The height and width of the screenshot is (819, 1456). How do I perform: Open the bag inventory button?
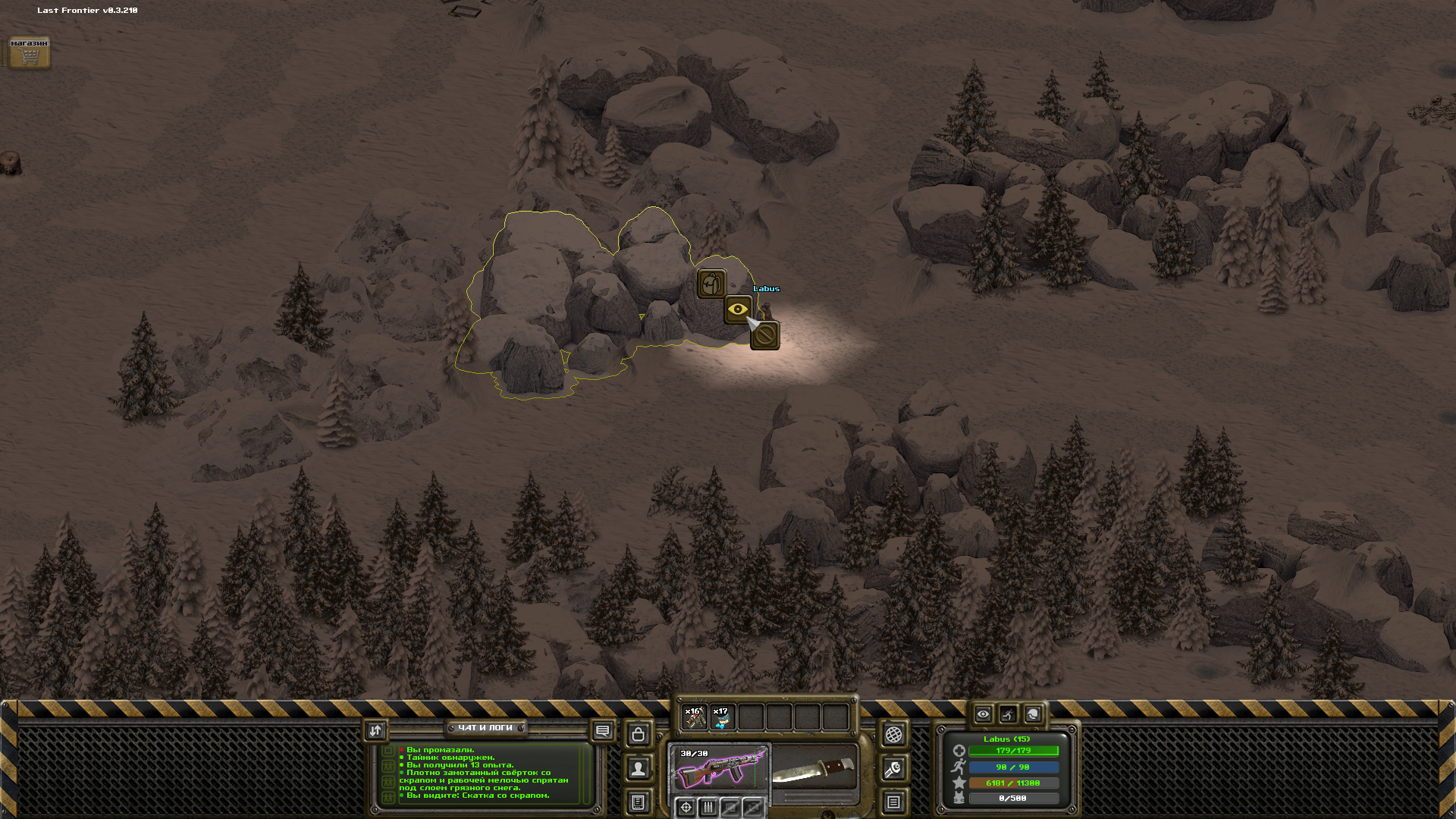click(639, 734)
